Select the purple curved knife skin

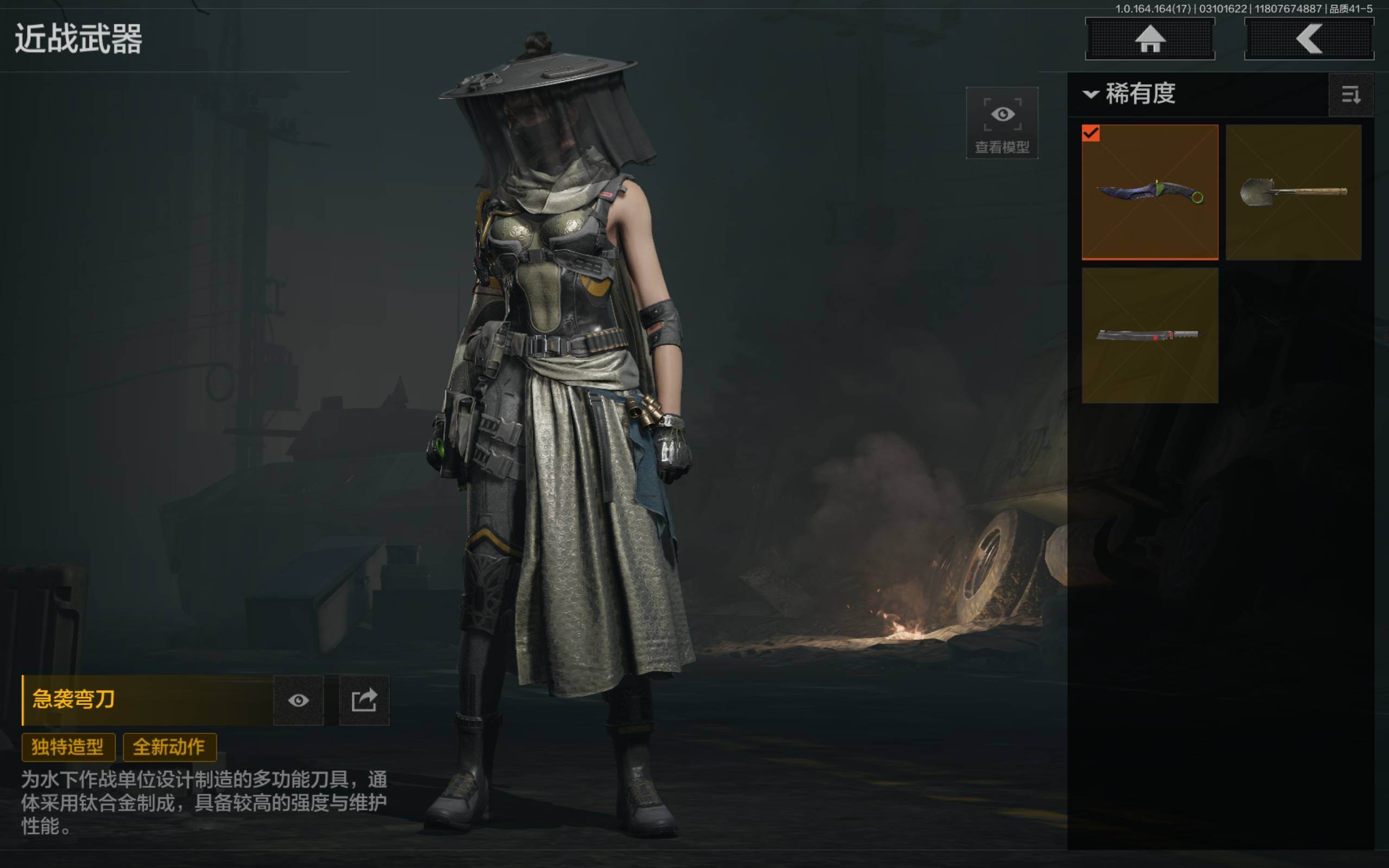(x=1150, y=192)
